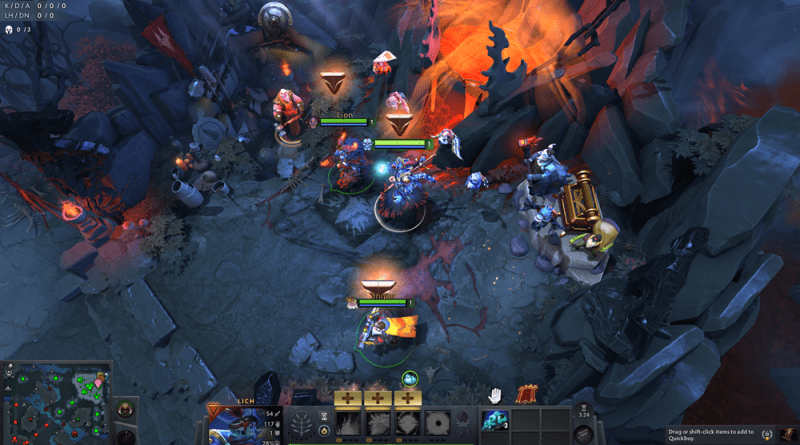Select the inventory item with count 2
This screenshot has width=800, height=445.
click(x=495, y=421)
